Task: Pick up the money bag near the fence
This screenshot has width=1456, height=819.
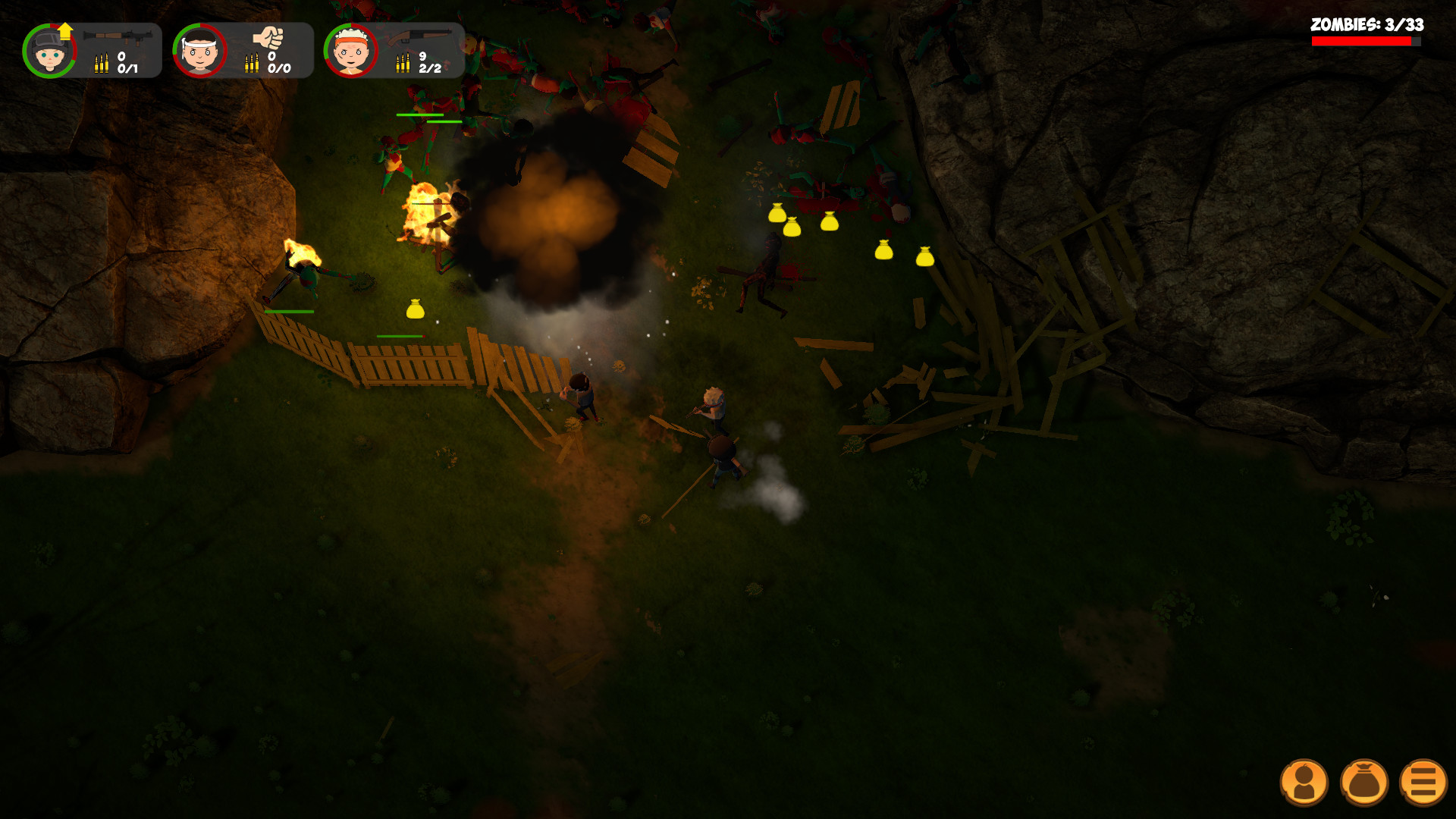Action: [x=416, y=308]
